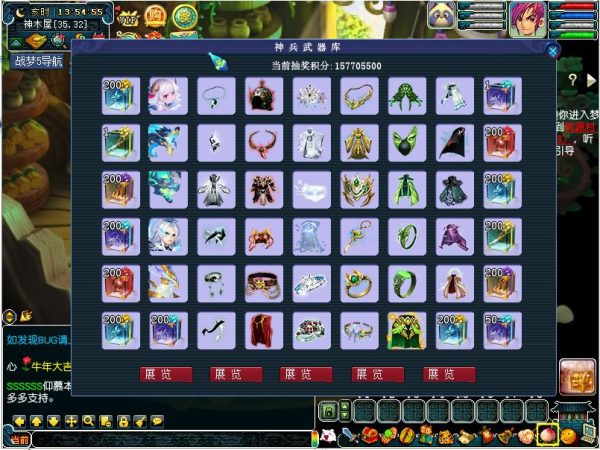The height and width of the screenshot is (450, 600).
Task: Select the pink-haired girl portrait slot
Action: coord(166,95)
